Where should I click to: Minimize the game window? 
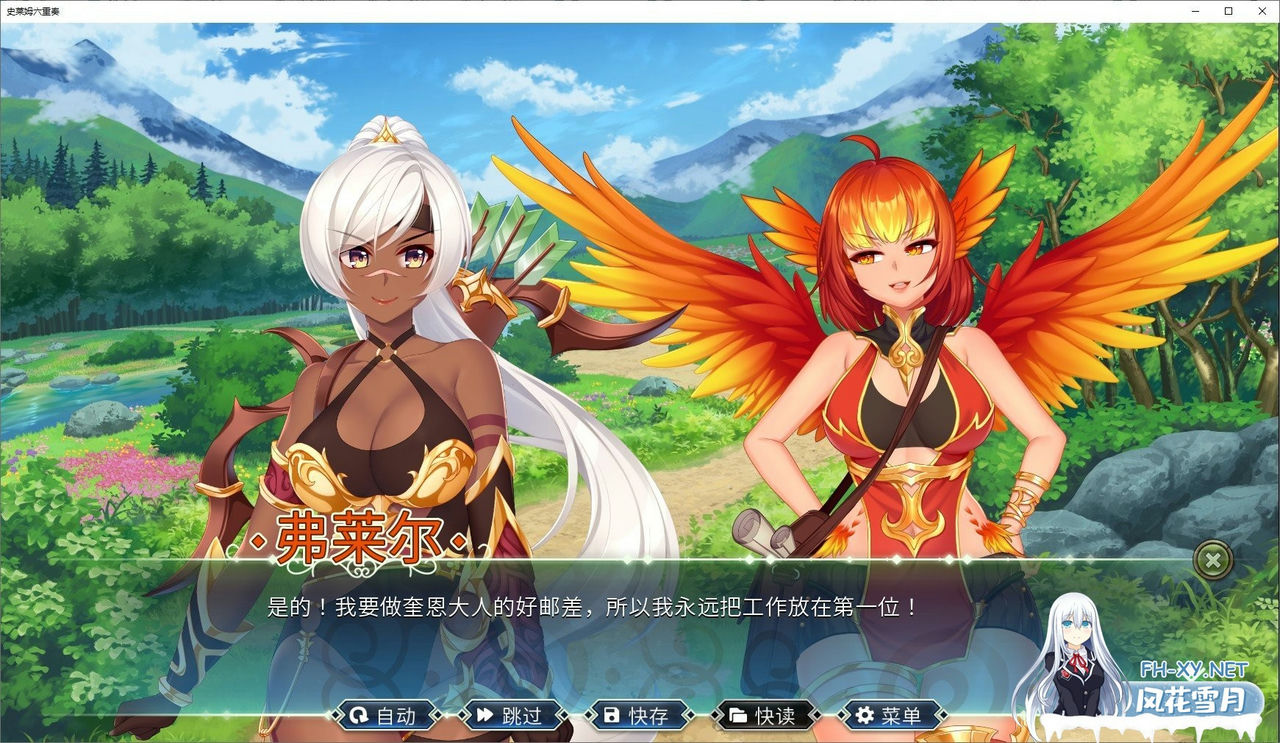click(x=1196, y=11)
